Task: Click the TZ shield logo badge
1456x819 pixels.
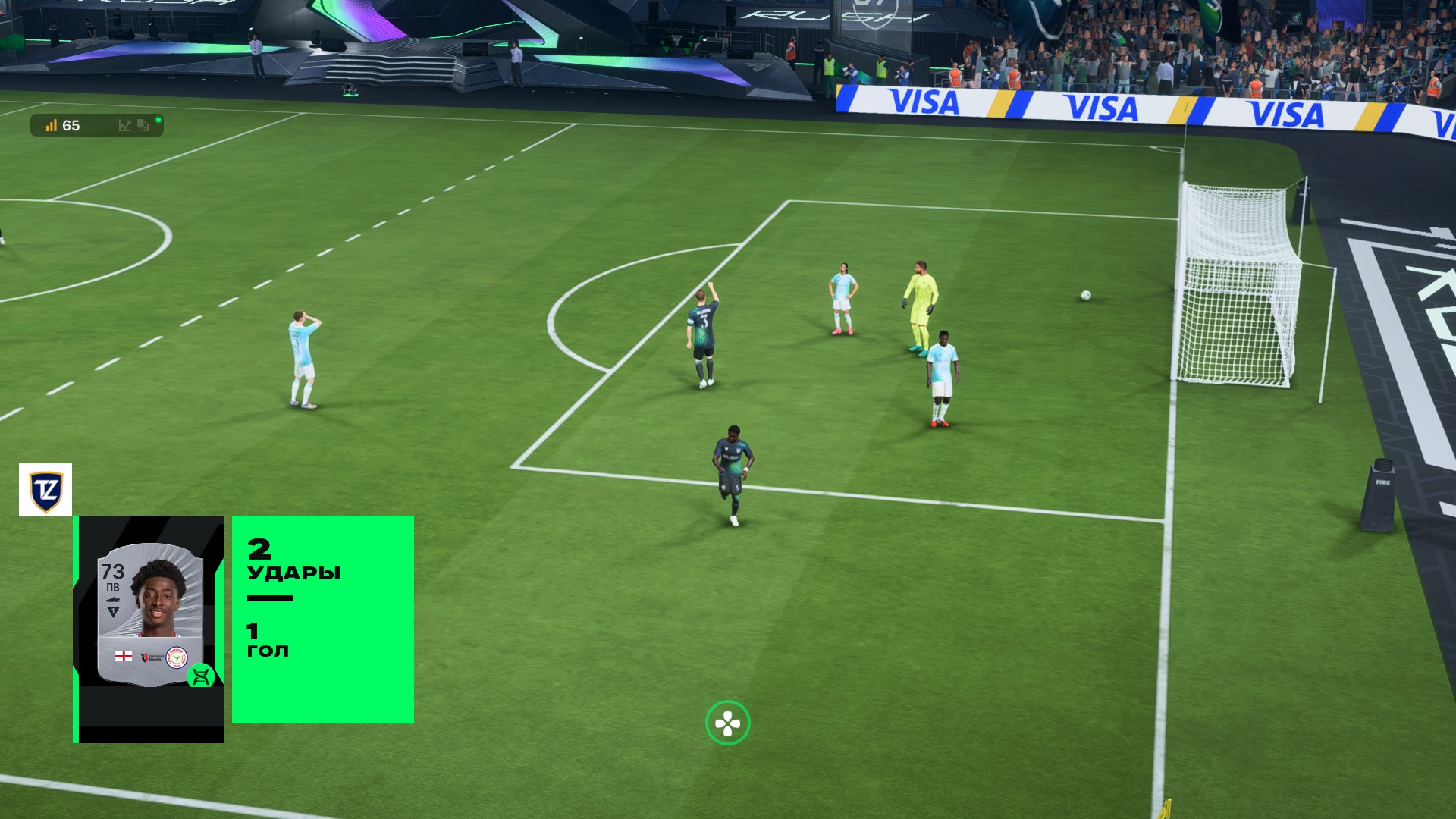Action: pos(45,490)
